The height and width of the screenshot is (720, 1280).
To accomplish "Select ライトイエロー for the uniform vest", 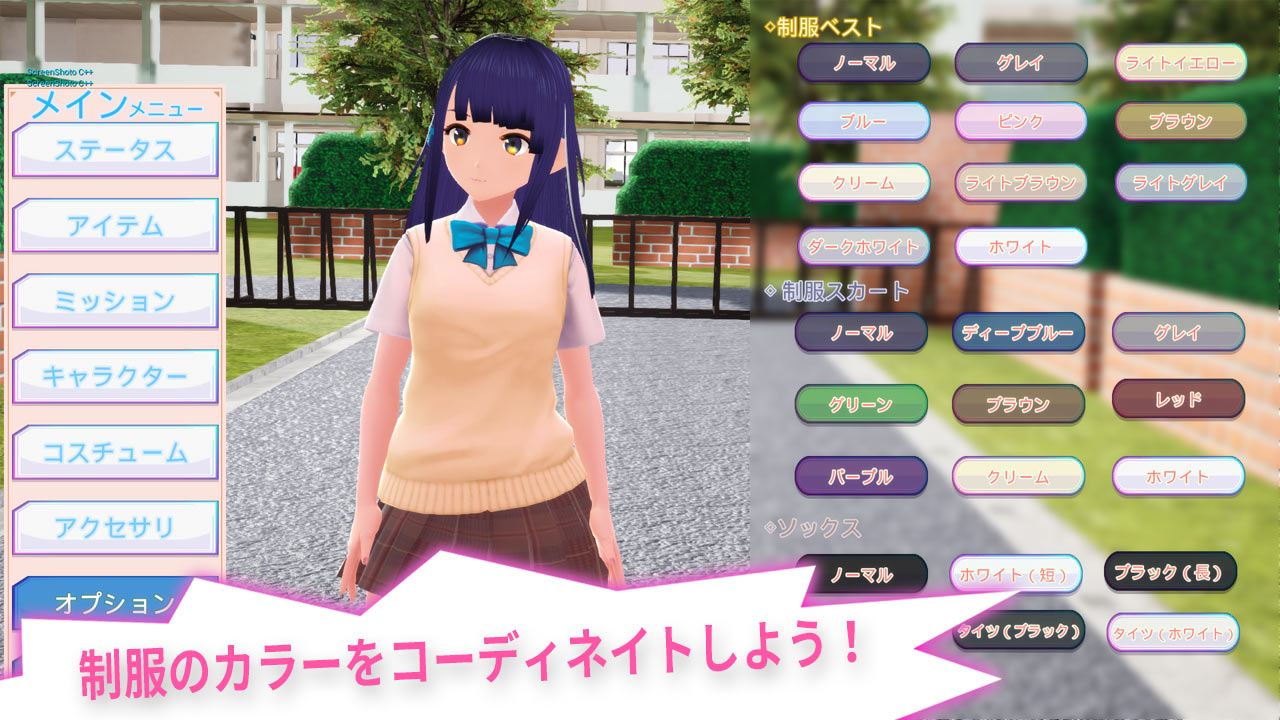I will coord(1178,62).
